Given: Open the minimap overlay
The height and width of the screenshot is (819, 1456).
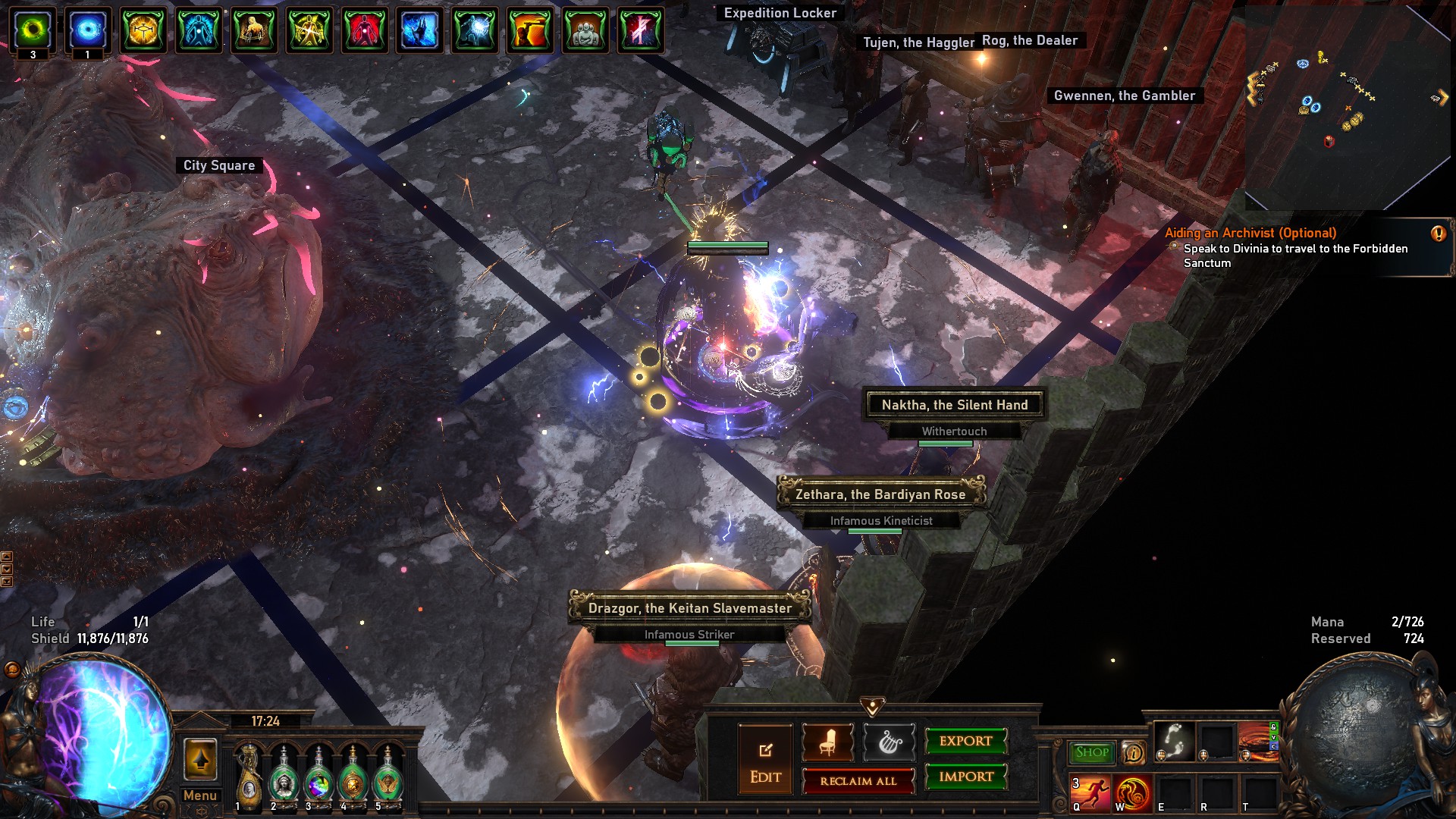Looking at the screenshot, I should [1348, 106].
